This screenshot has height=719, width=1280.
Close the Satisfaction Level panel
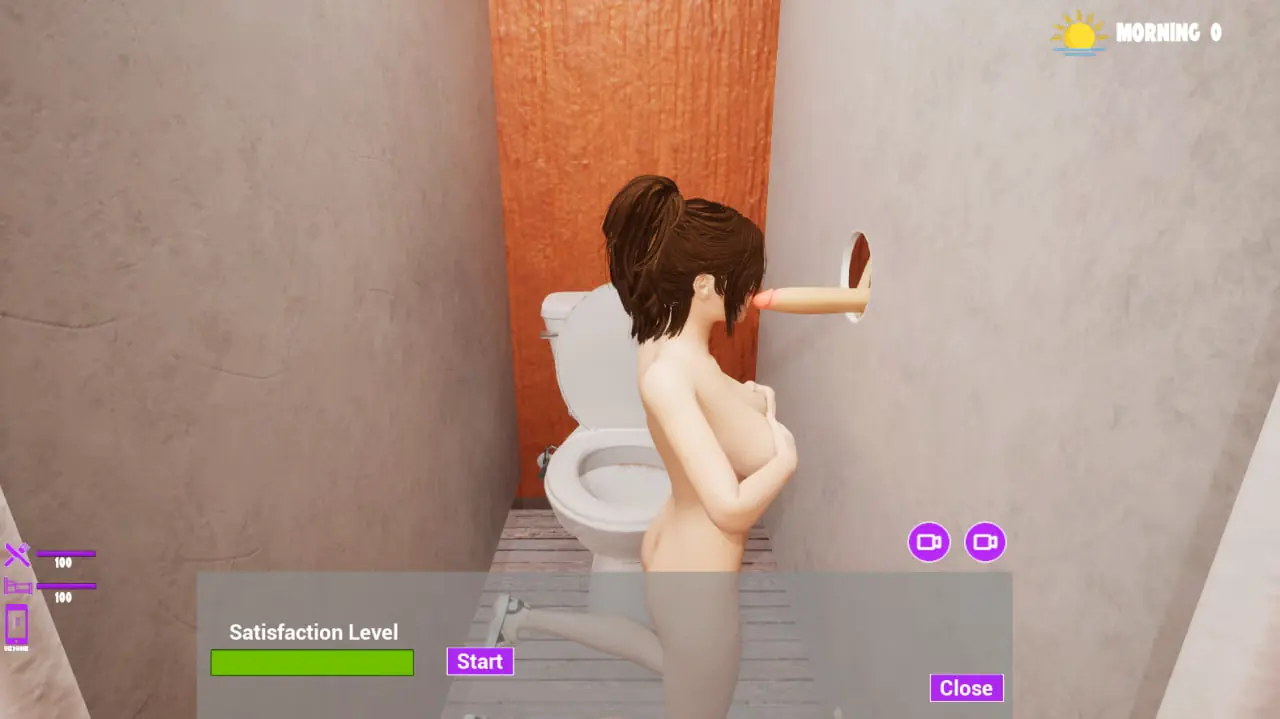pyautogui.click(x=966, y=688)
